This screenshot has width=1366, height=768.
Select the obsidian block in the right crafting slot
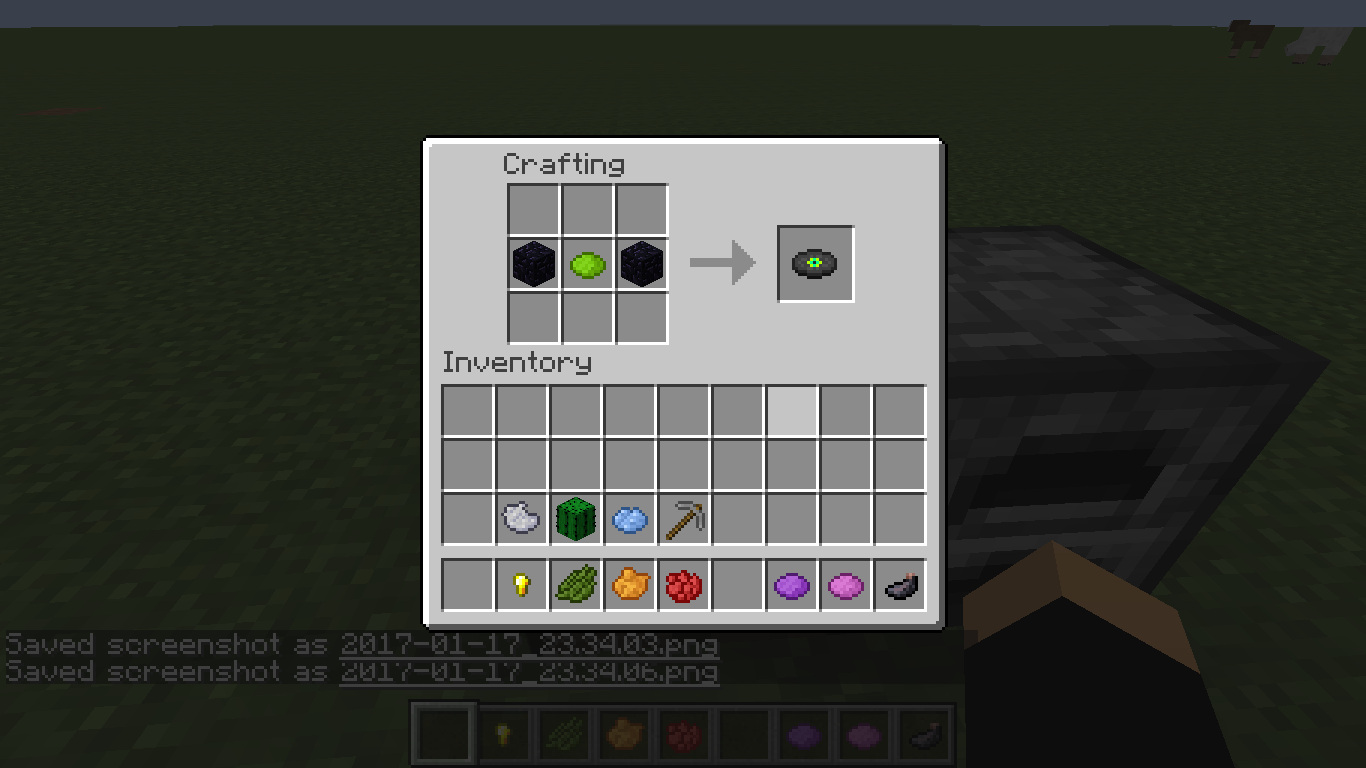pos(641,263)
